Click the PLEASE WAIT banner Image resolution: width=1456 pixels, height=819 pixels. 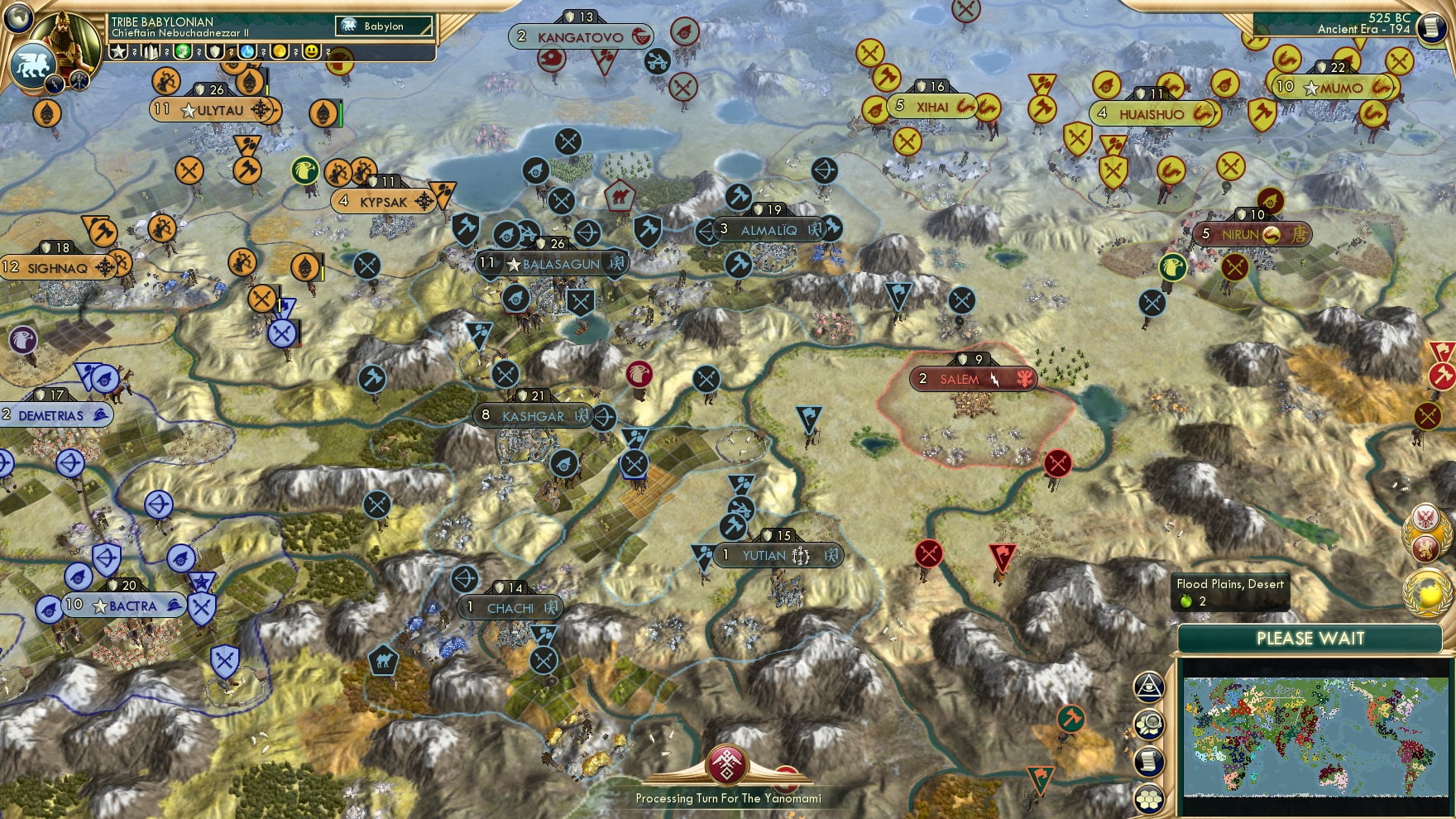[1310, 639]
